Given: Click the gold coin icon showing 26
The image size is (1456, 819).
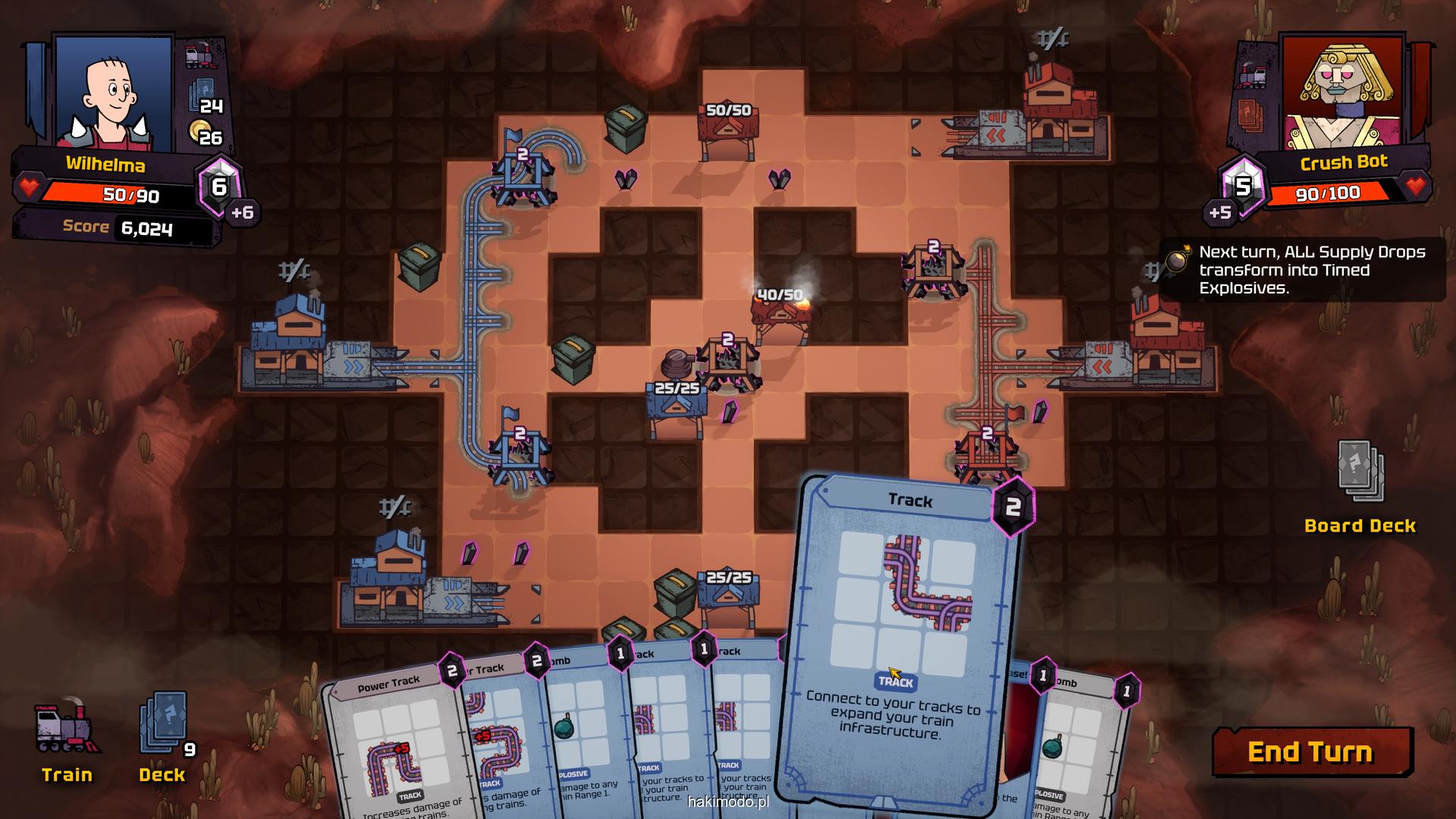Looking at the screenshot, I should (x=199, y=131).
